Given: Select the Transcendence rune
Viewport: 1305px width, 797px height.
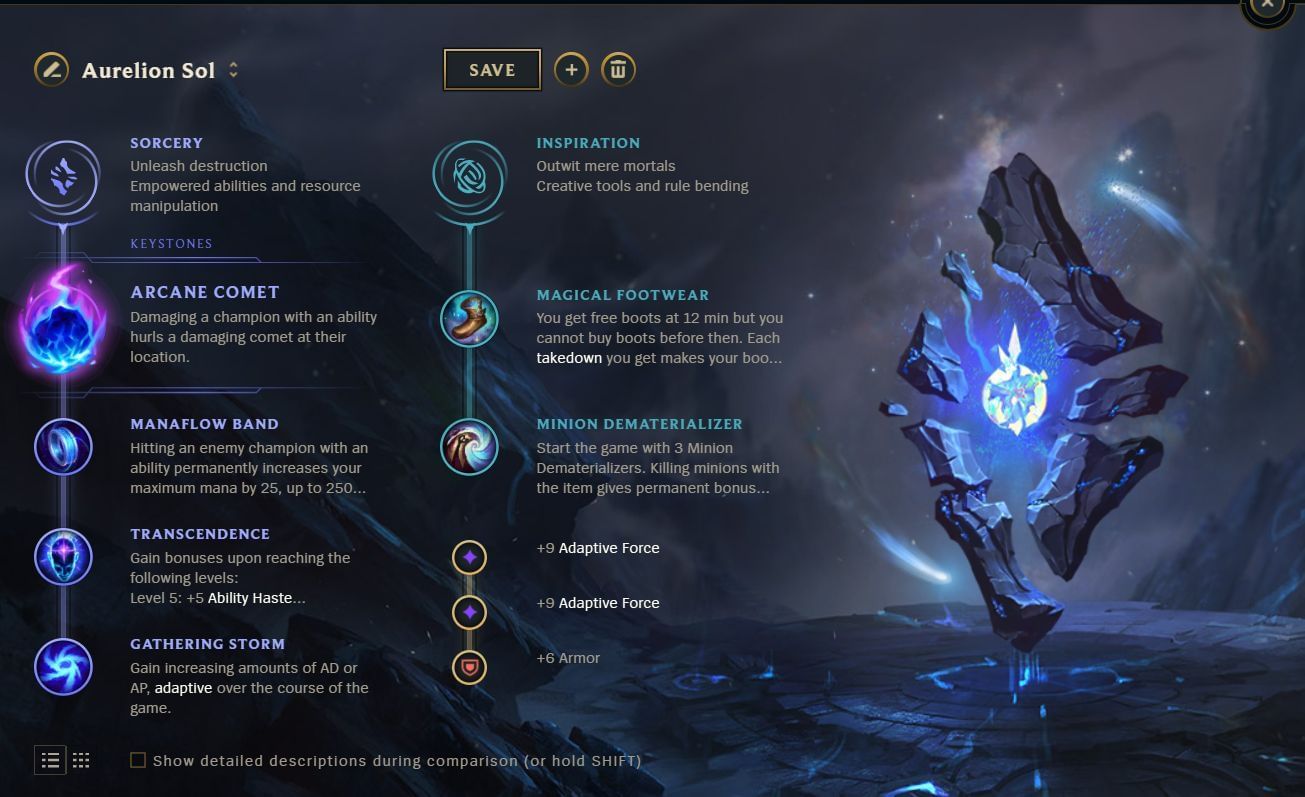Looking at the screenshot, I should coord(63,557).
